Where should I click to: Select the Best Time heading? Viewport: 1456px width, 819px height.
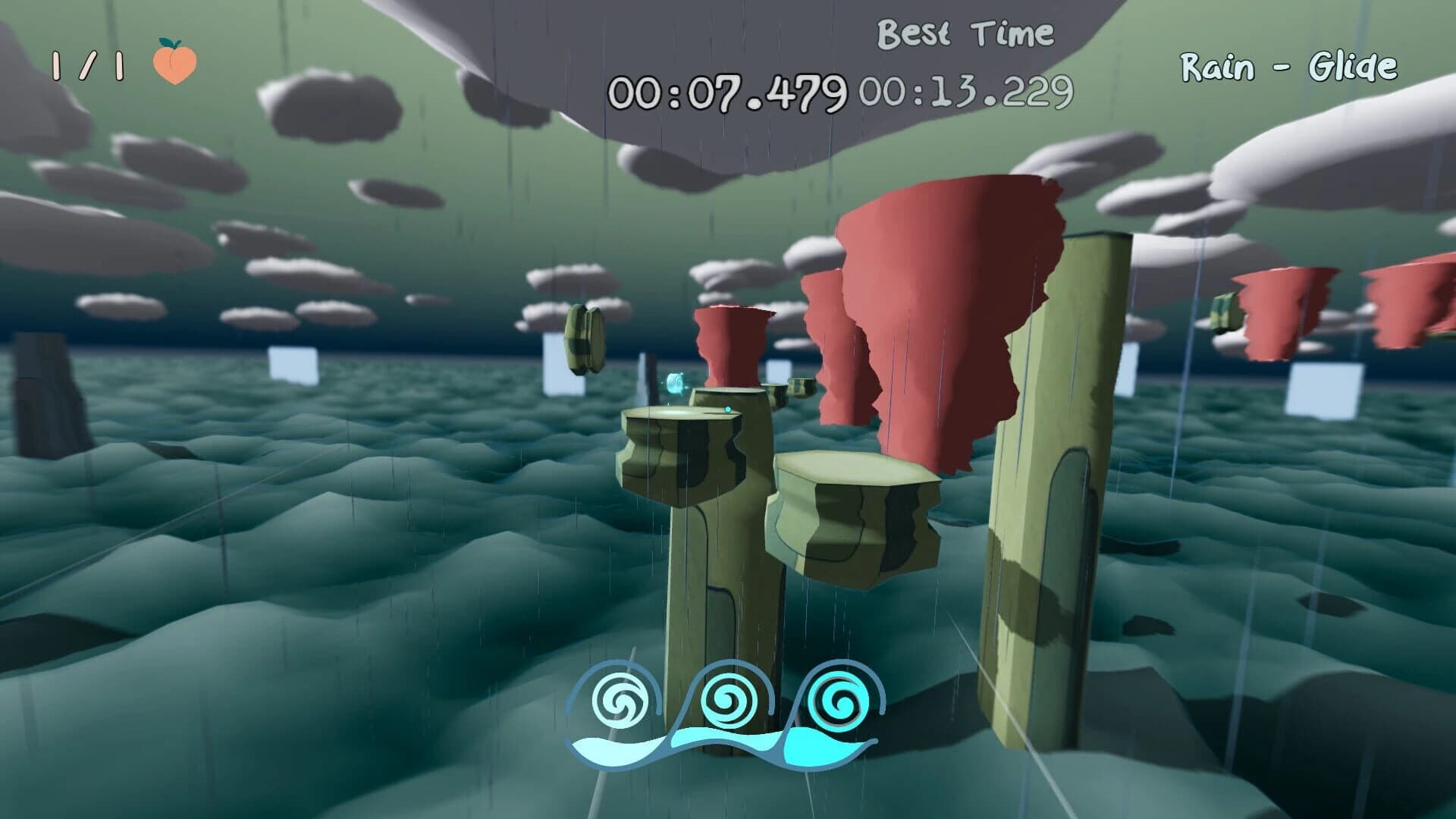[x=965, y=32]
